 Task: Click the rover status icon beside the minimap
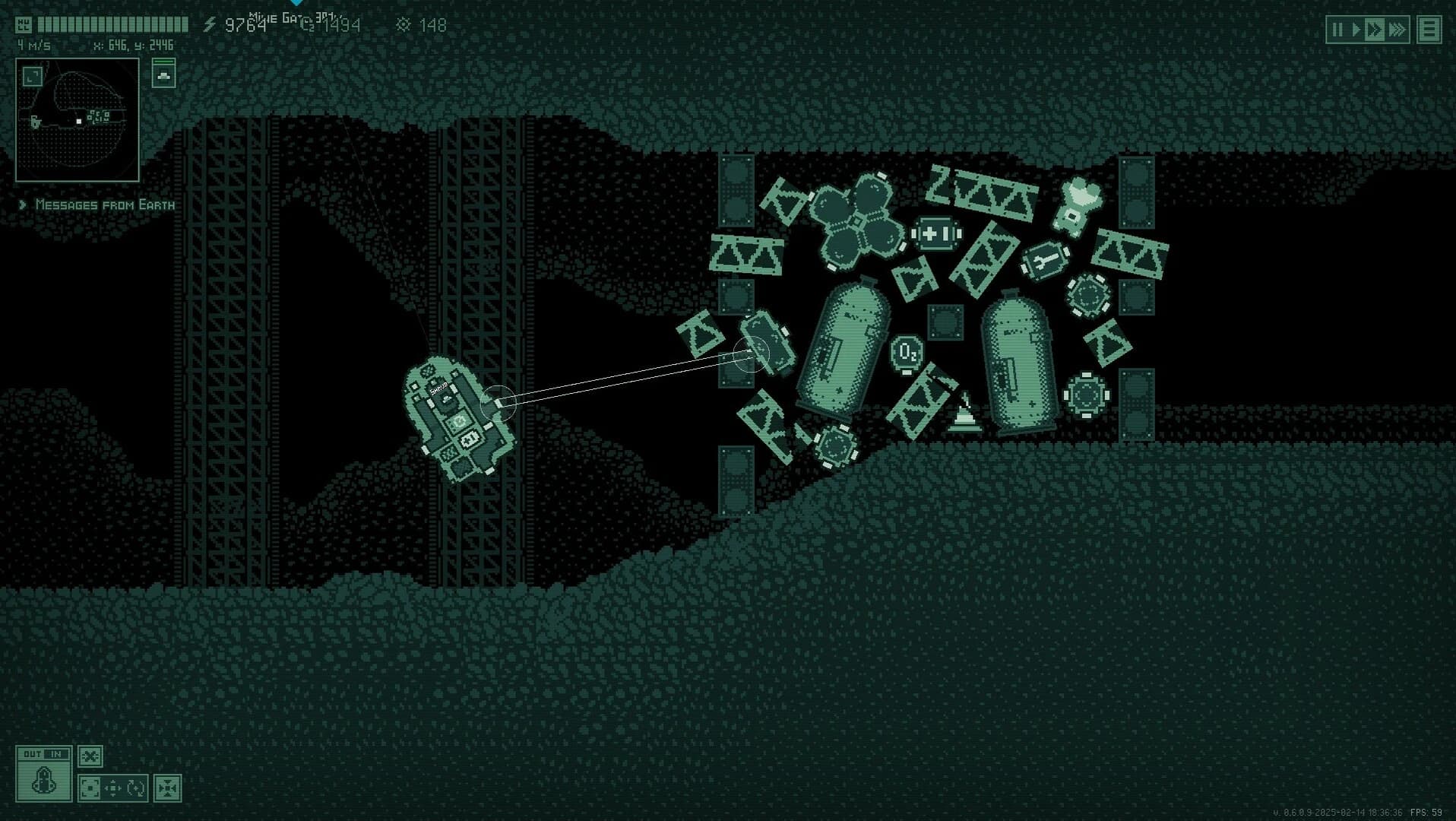[164, 76]
